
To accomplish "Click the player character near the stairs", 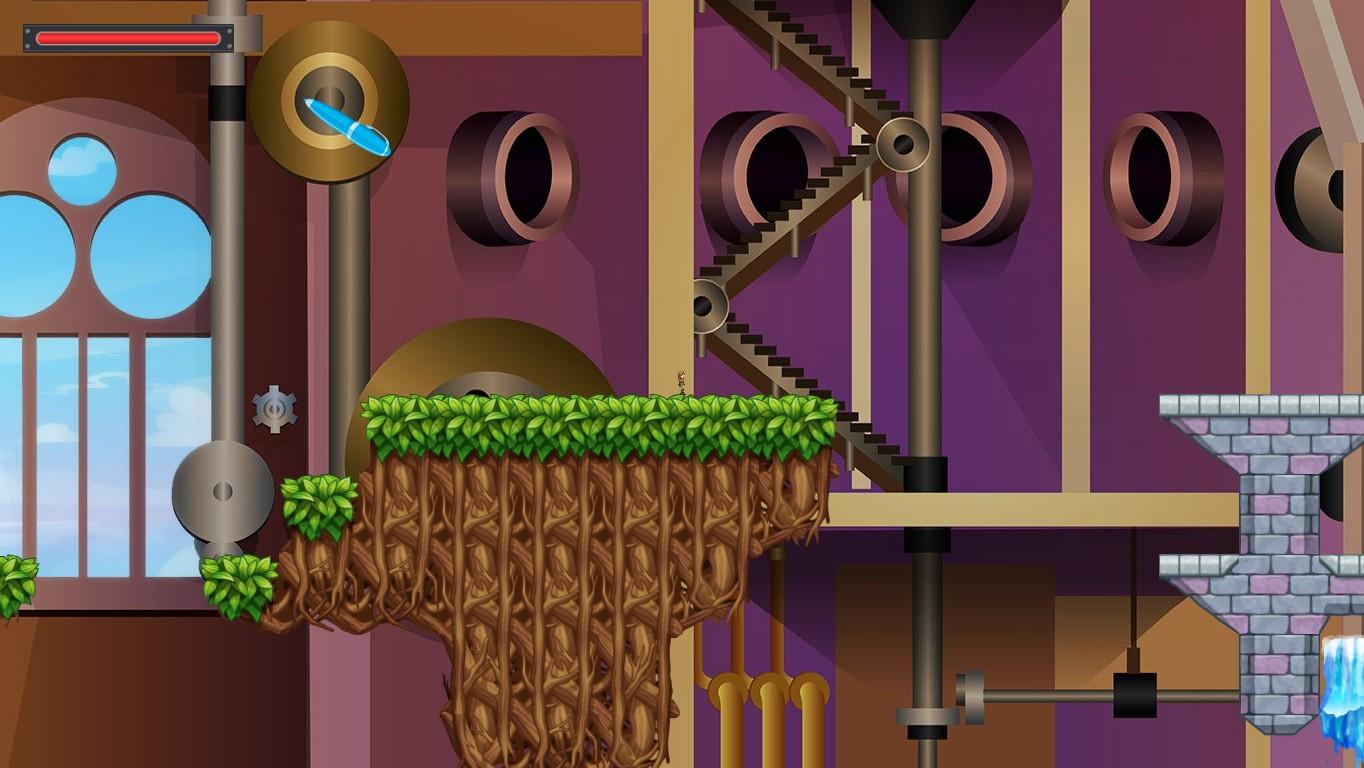I will pyautogui.click(x=681, y=382).
